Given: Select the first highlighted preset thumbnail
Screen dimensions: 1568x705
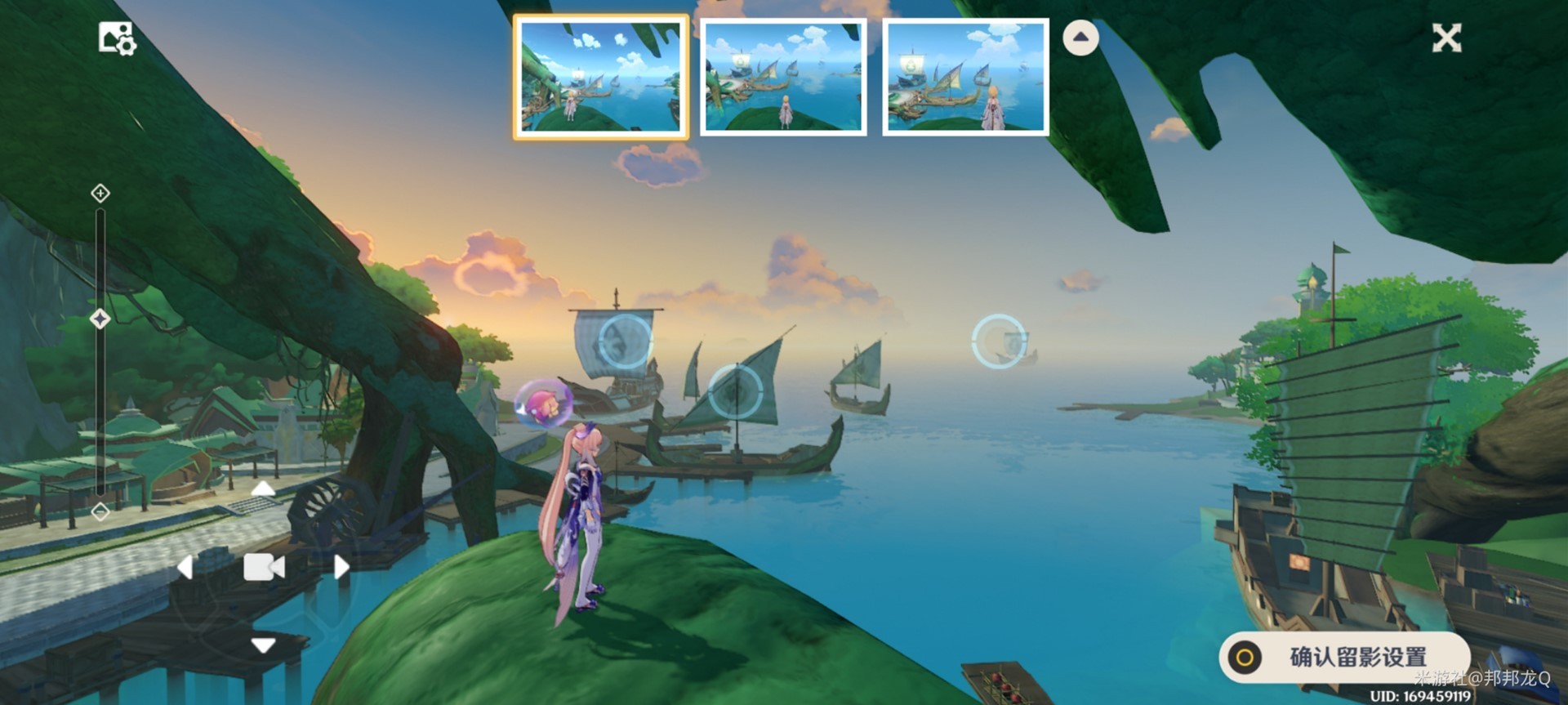Looking at the screenshot, I should 600,77.
